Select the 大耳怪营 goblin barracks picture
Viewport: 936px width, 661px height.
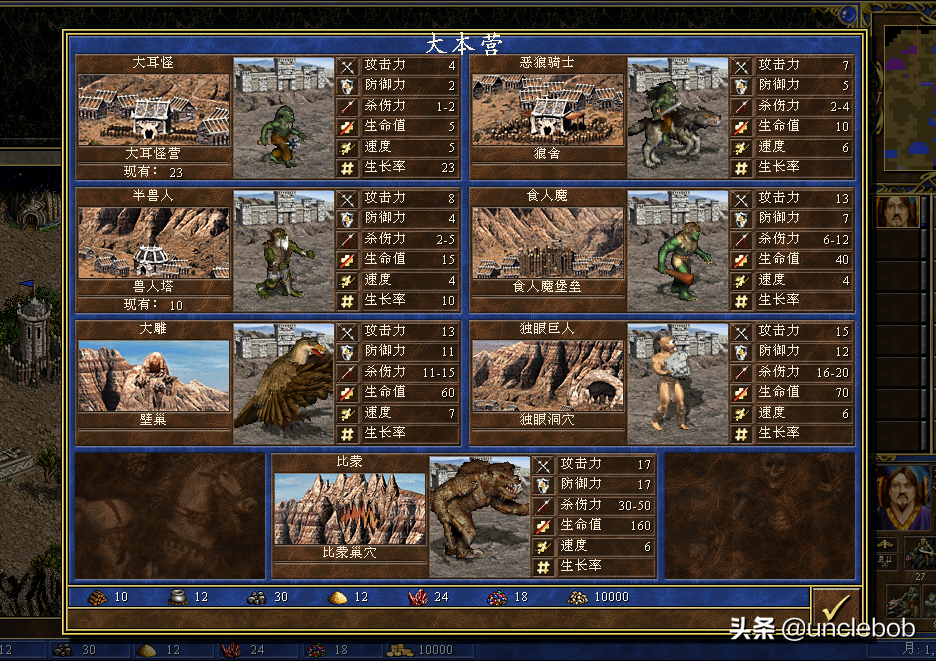pyautogui.click(x=154, y=109)
